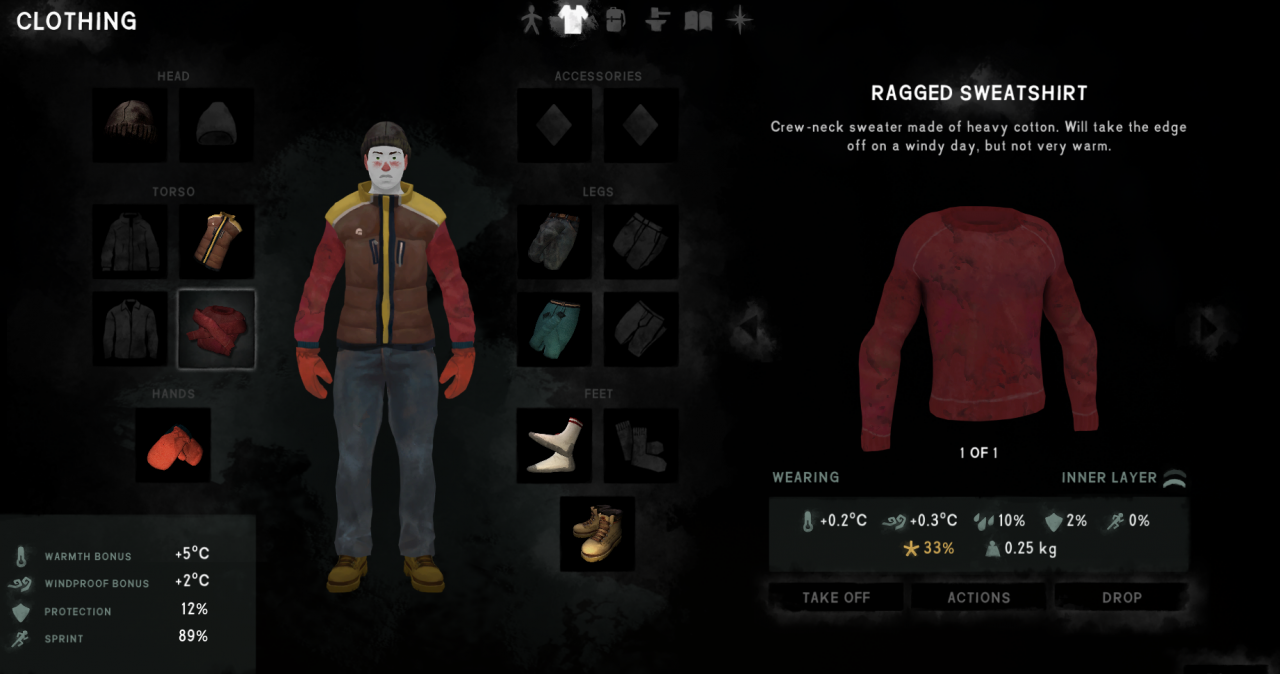1280x674 pixels.
Task: Switch to the backpack inventory tab
Action: [x=615, y=20]
